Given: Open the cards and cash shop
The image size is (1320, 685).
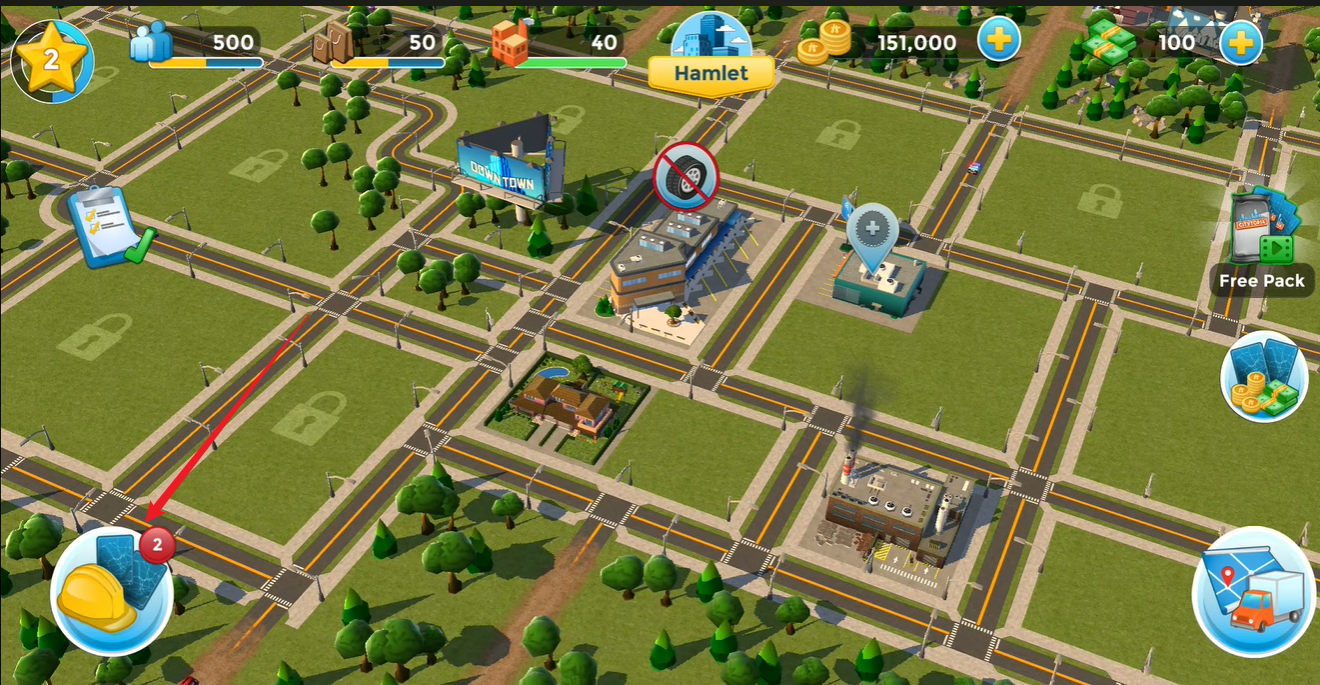Looking at the screenshot, I should point(1264,376).
